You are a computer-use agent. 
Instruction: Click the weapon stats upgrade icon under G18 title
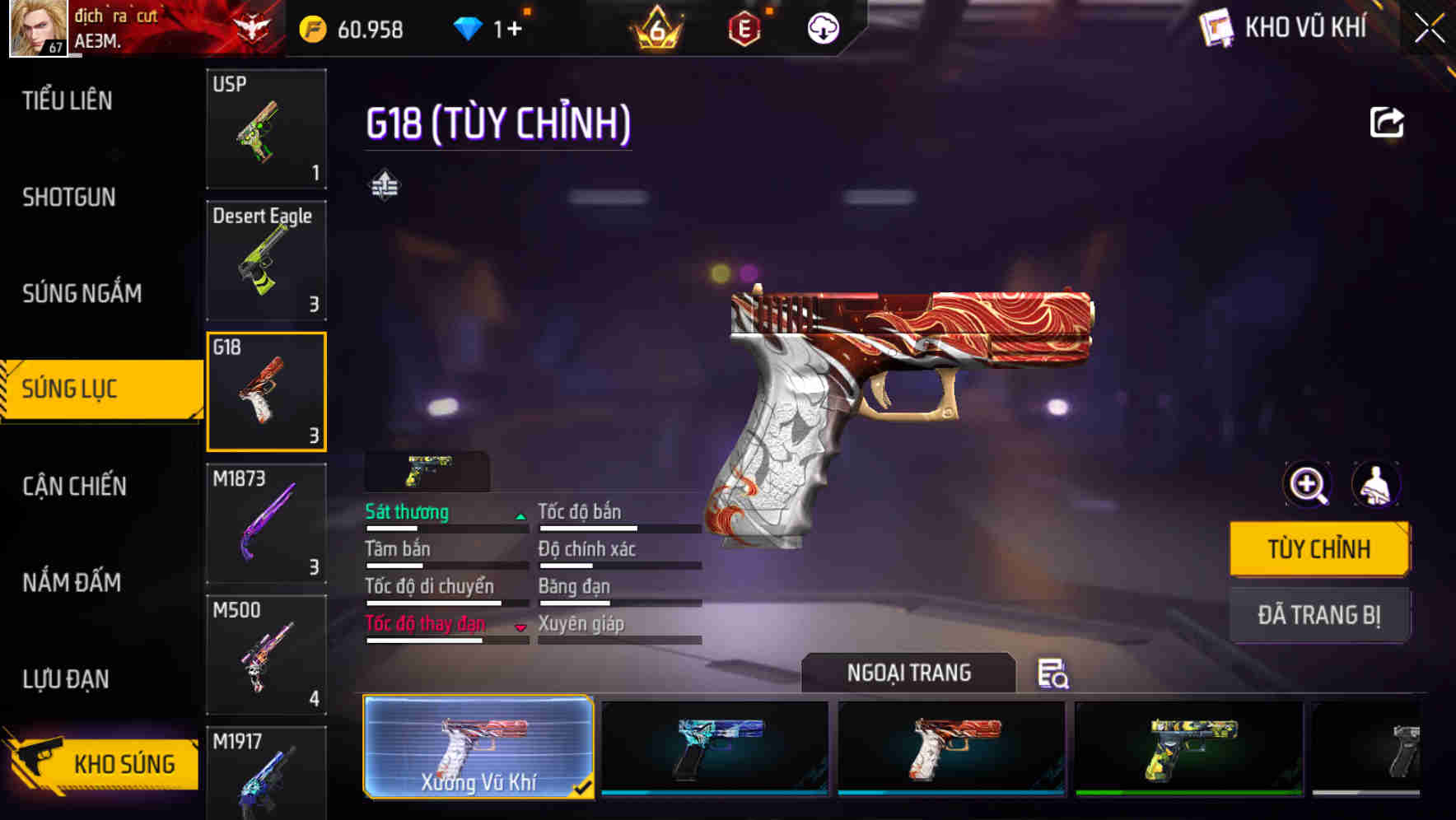pos(386,184)
